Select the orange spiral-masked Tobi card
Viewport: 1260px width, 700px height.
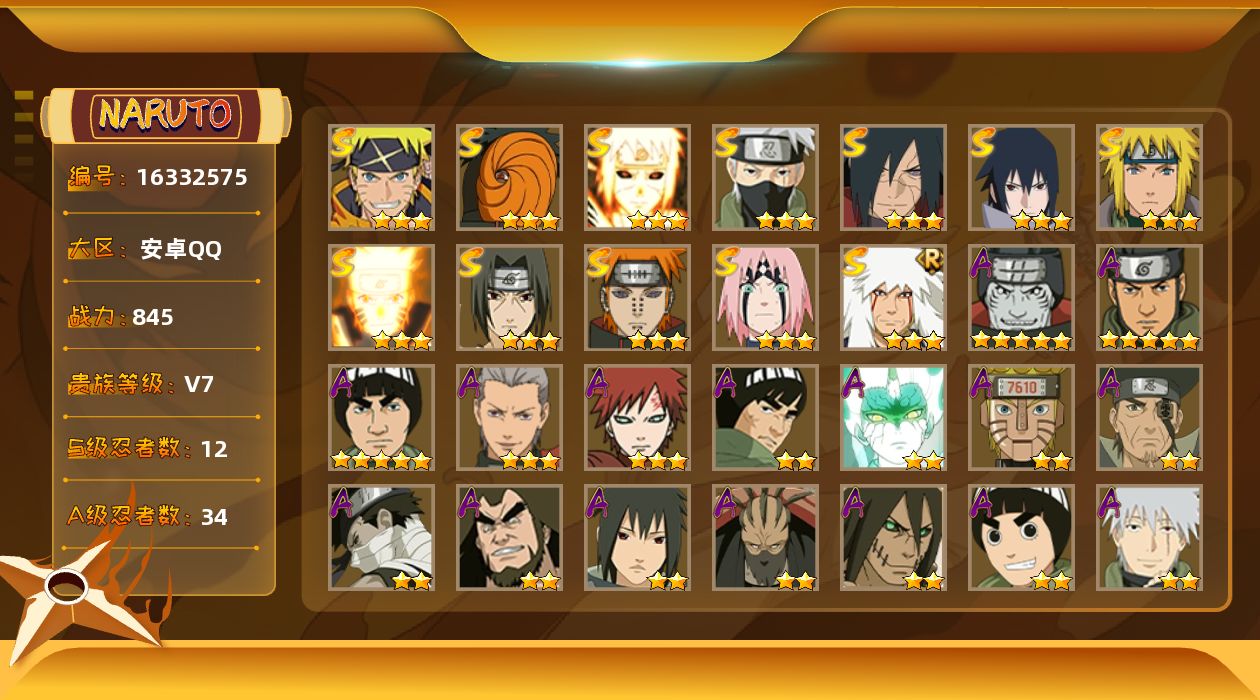pyautogui.click(x=509, y=177)
